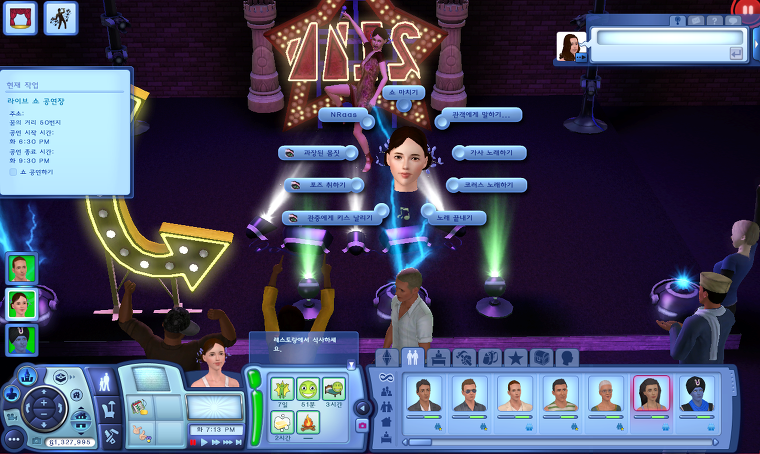
Task: Open the options menu three-dots button
Action: pyautogui.click(x=12, y=439)
